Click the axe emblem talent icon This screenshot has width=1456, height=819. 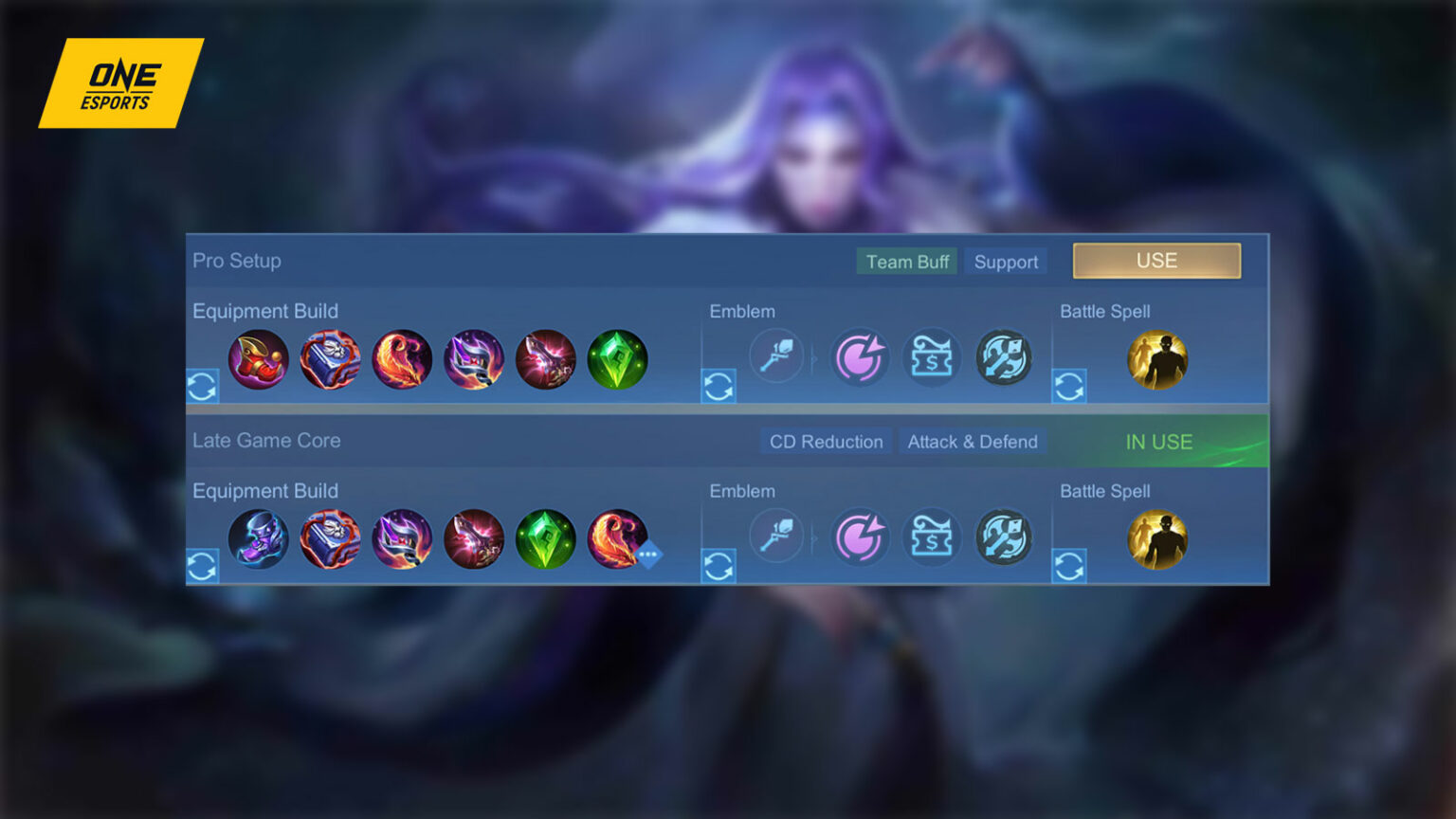[1005, 358]
